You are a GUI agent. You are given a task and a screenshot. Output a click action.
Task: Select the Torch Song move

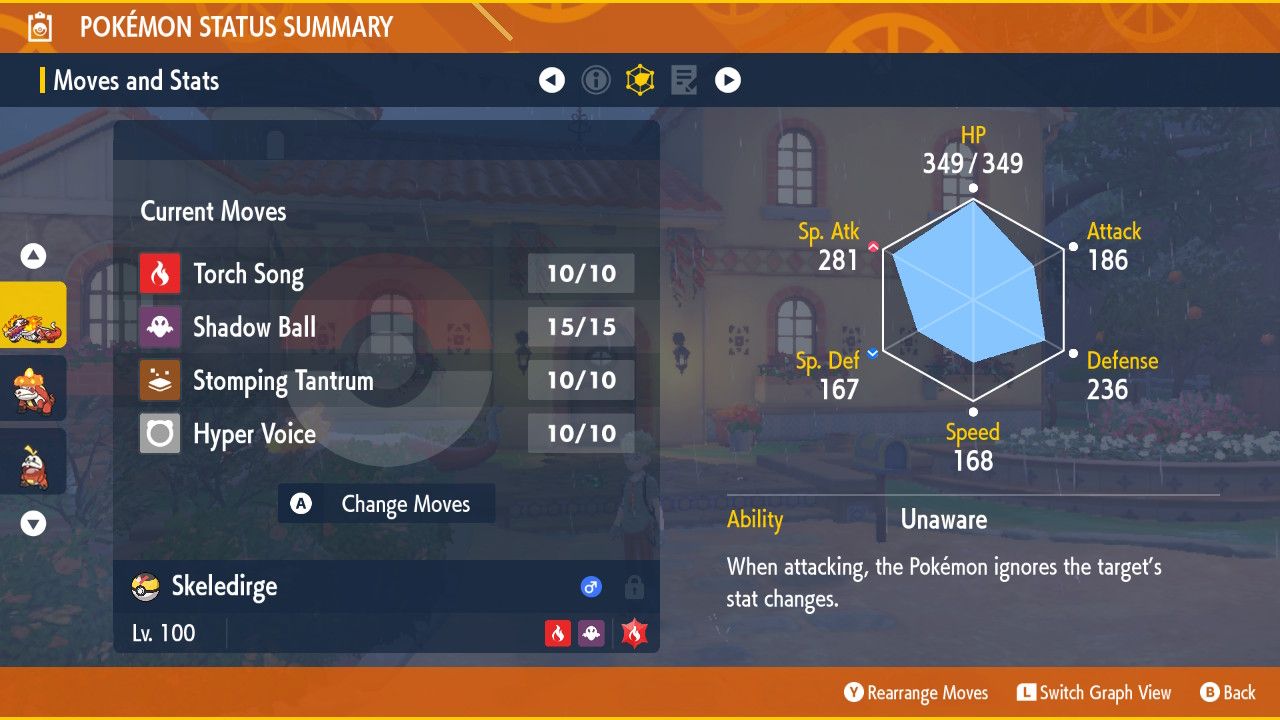pos(248,274)
